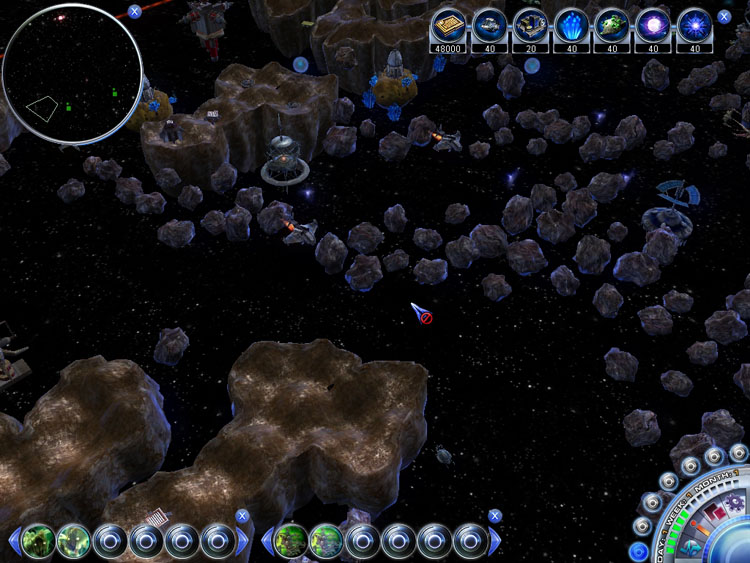
Task: Open the orange info icon on the dial
Action: [x=702, y=527]
